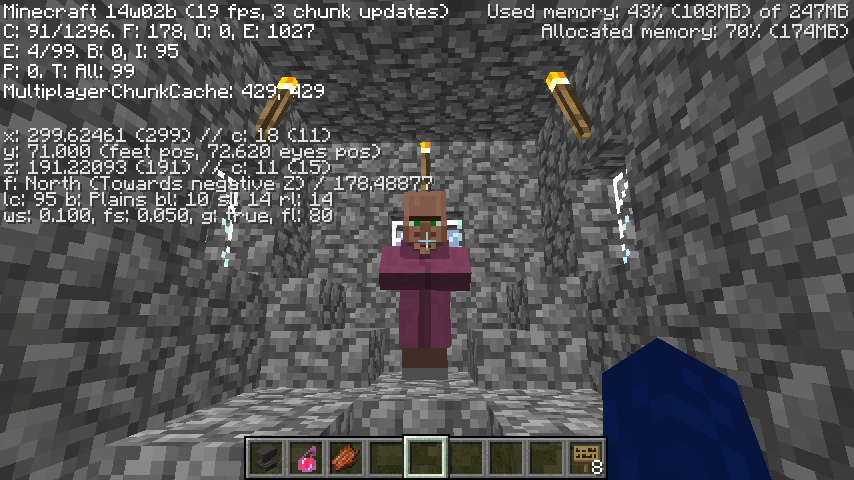This screenshot has height=480, width=854.
Task: Choose the pink splash potion slot
Action: 305,458
